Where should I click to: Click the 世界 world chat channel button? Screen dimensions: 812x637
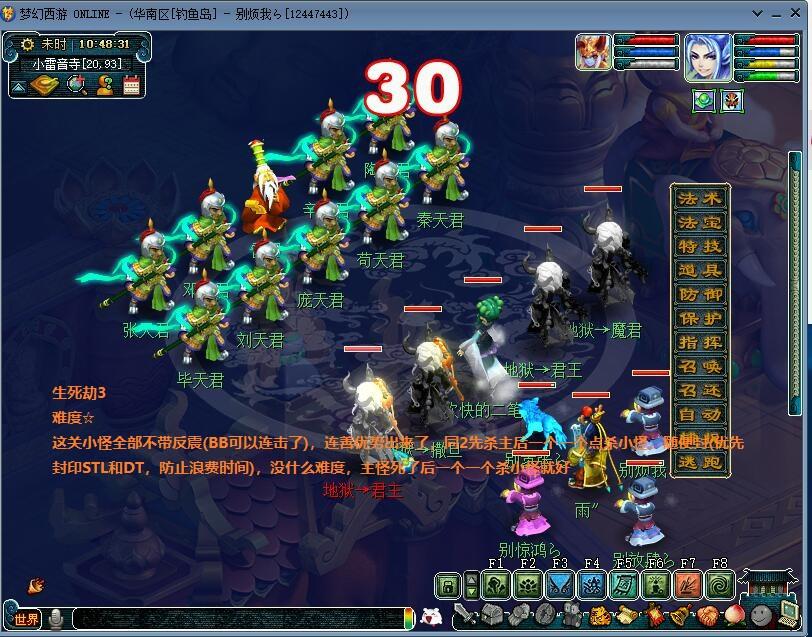26,619
